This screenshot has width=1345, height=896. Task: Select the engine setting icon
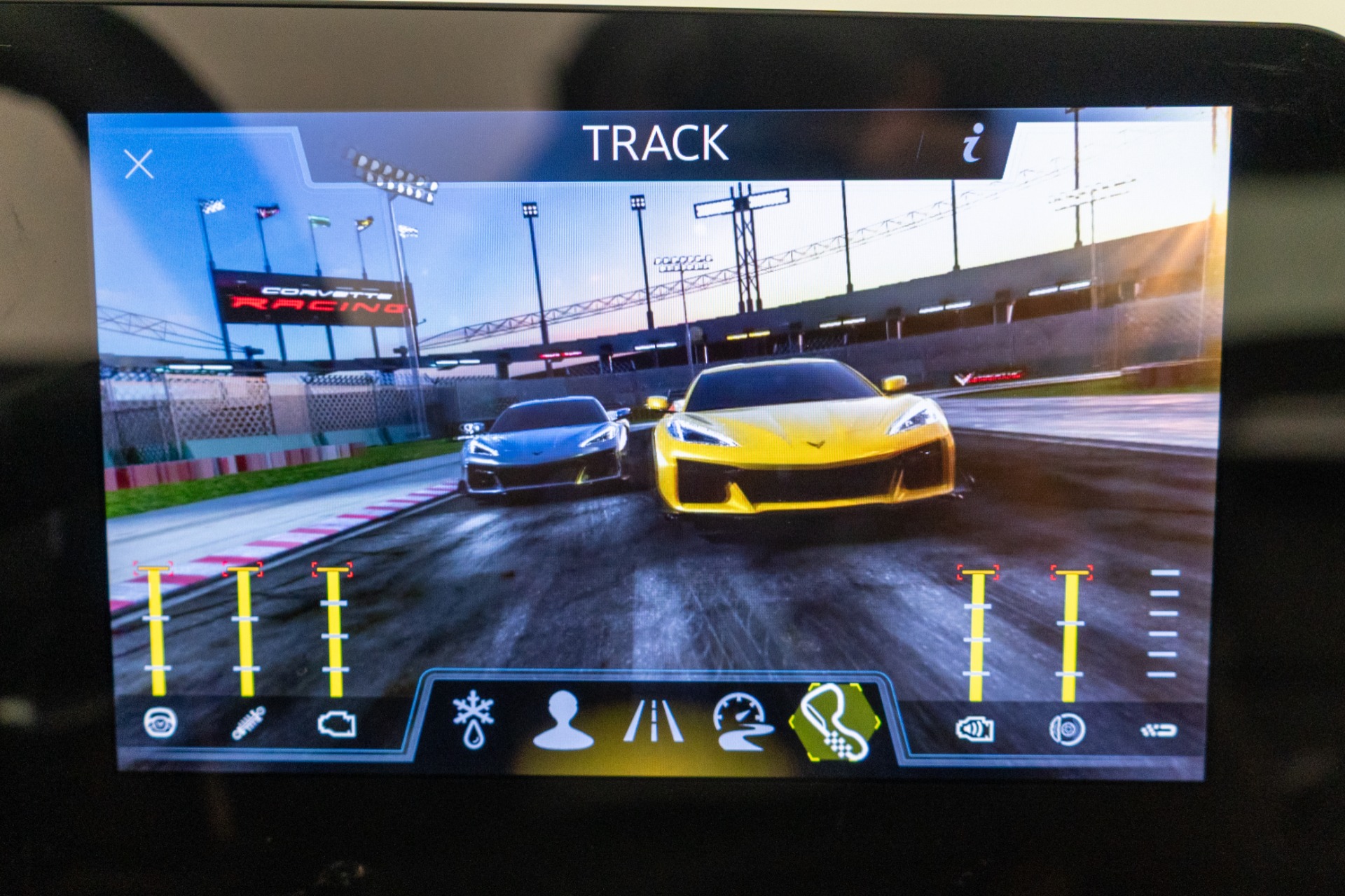click(x=337, y=724)
